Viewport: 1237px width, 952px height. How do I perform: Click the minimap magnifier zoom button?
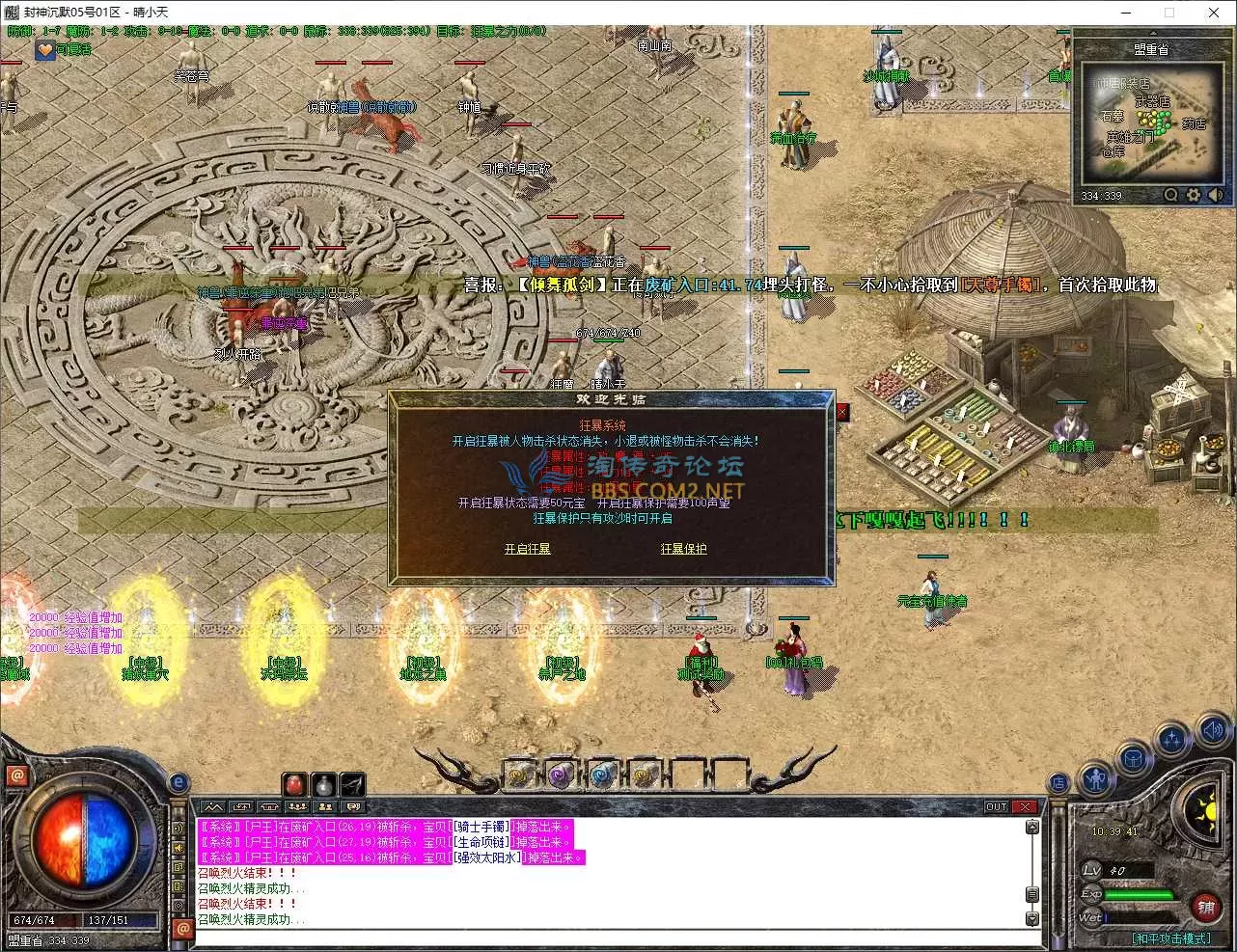coord(1170,195)
